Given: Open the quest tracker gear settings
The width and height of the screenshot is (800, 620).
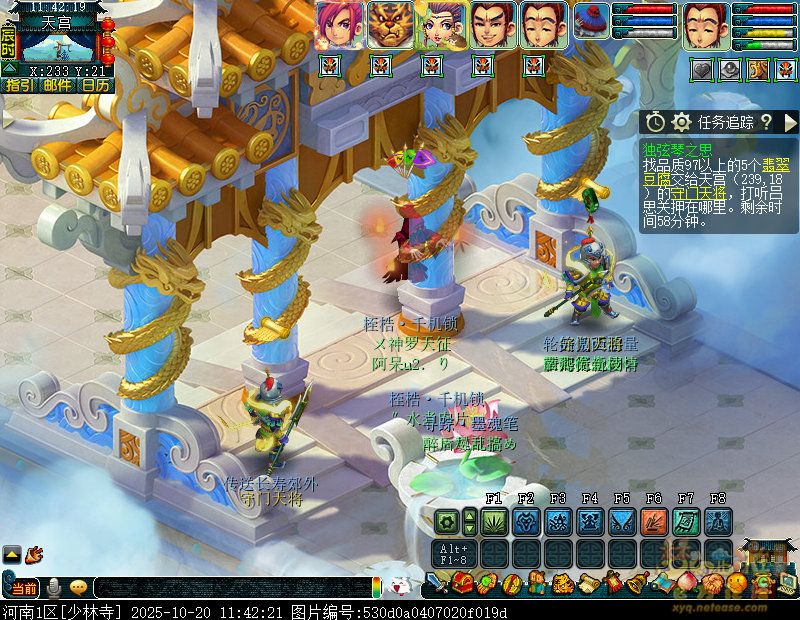Looking at the screenshot, I should (x=682, y=122).
